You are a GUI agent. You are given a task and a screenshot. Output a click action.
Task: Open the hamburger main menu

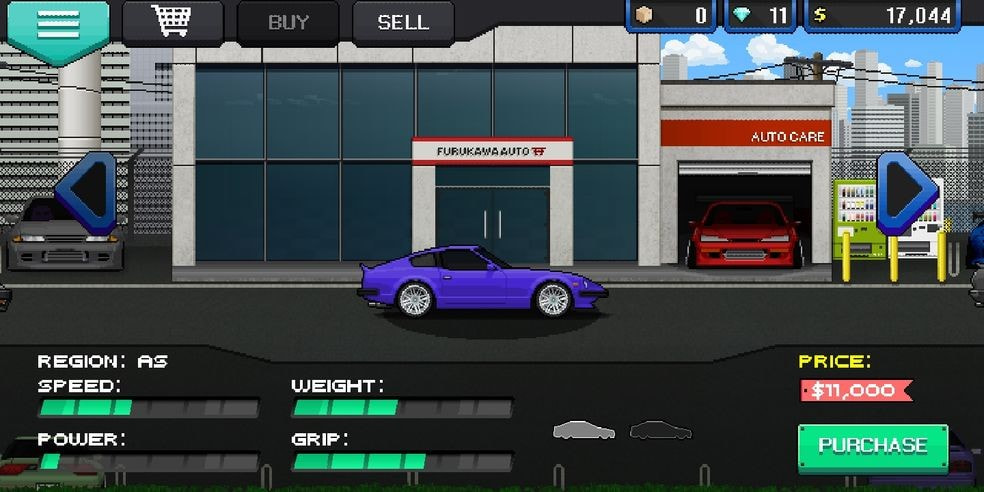[x=57, y=26]
